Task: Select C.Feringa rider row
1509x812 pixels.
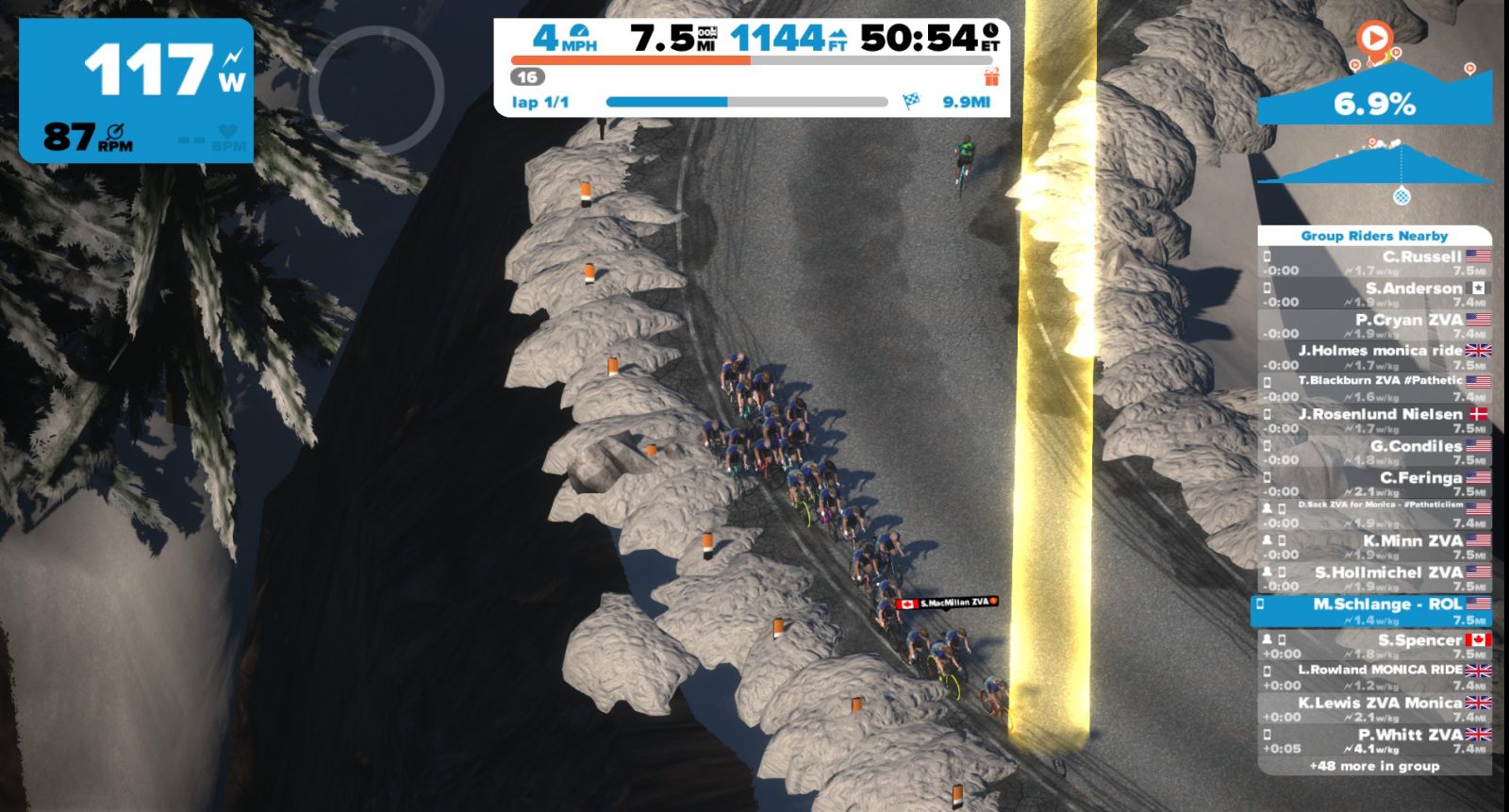Action: coord(1375,484)
